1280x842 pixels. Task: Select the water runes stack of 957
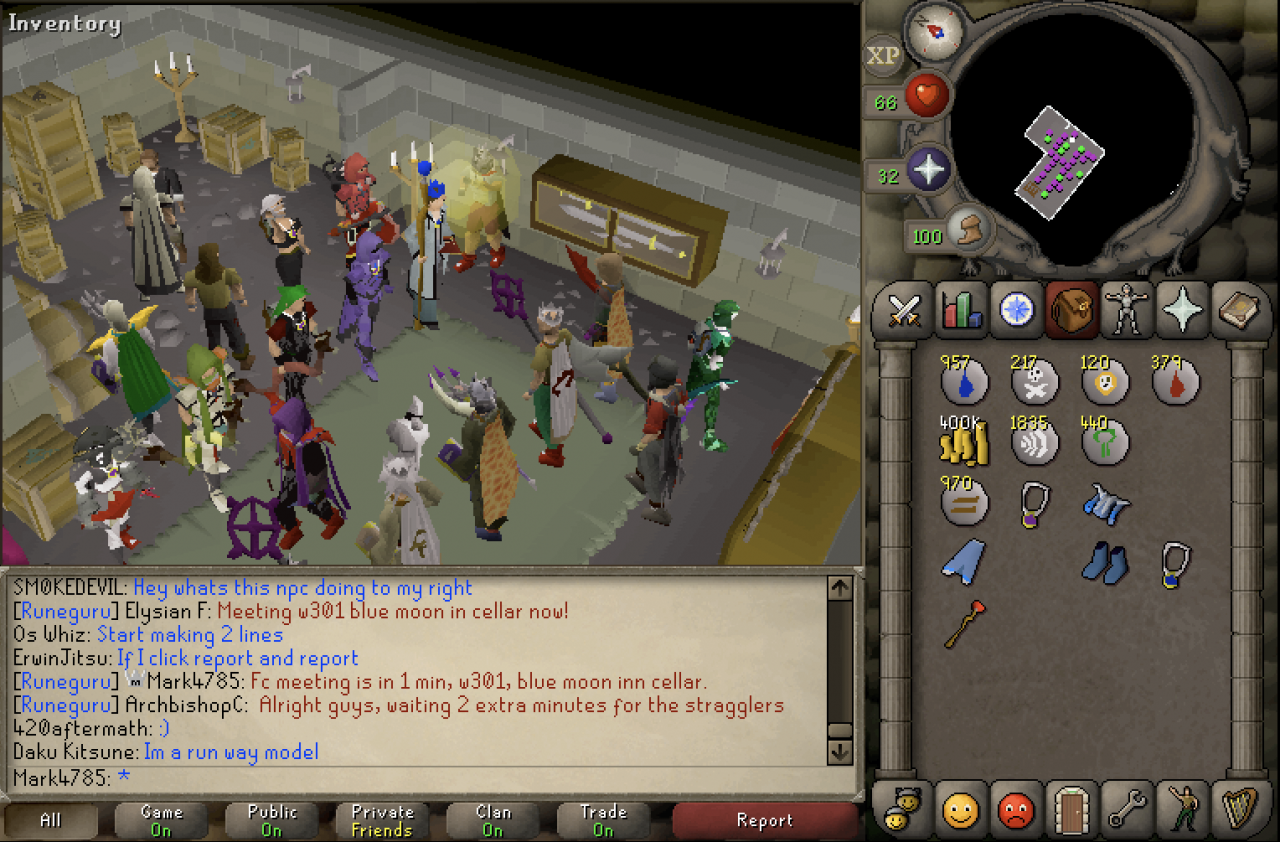[x=964, y=381]
